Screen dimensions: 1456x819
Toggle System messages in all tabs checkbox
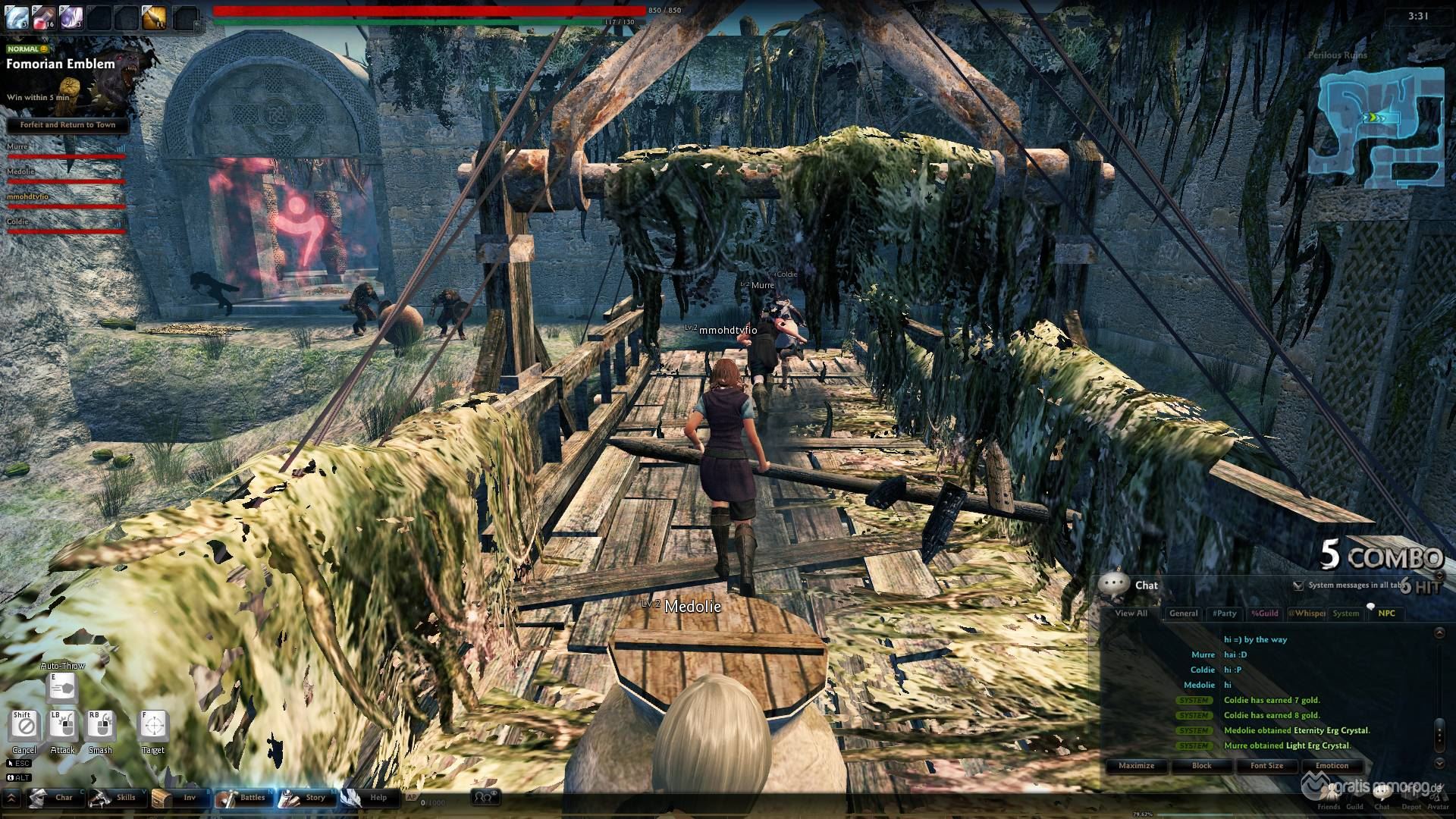click(1298, 585)
